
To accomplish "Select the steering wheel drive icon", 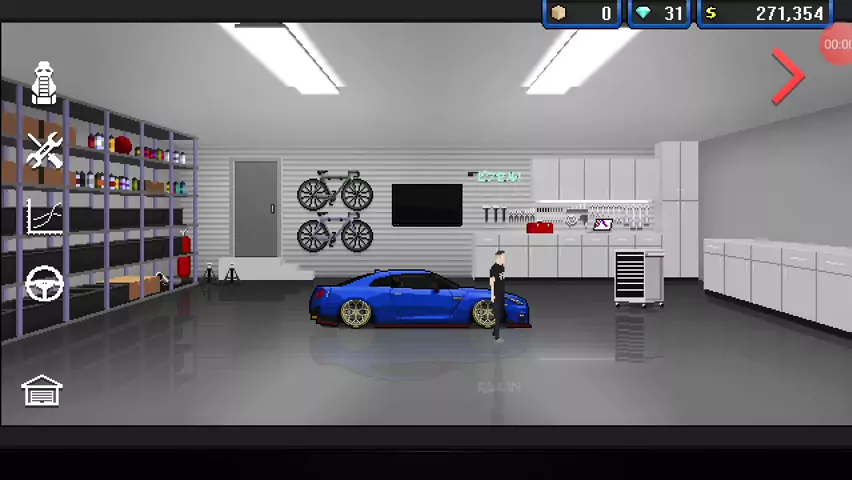I will [44, 285].
